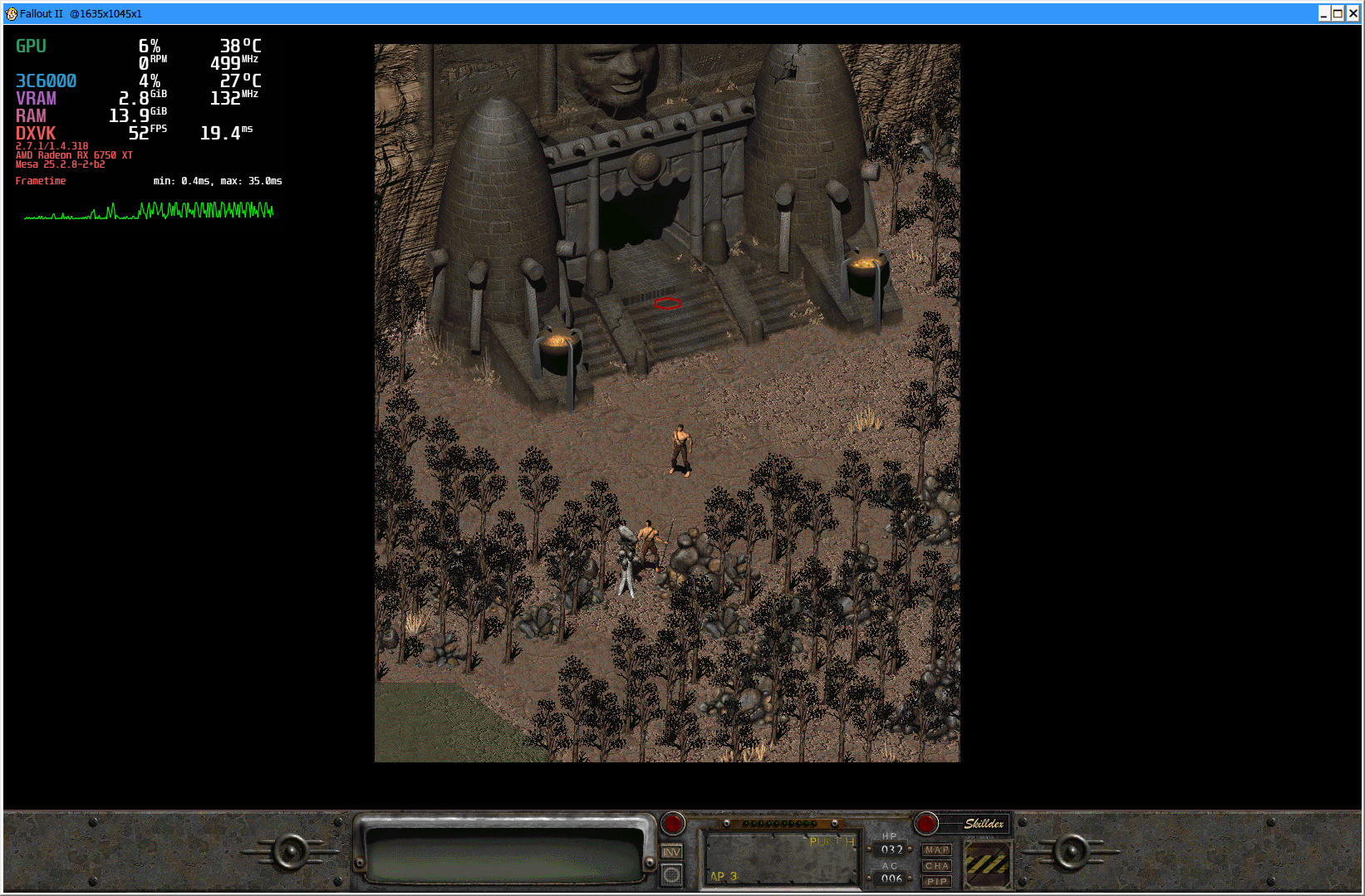This screenshot has width=1365, height=896.
Task: Open the Skilldex with its red button
Action: [x=926, y=824]
